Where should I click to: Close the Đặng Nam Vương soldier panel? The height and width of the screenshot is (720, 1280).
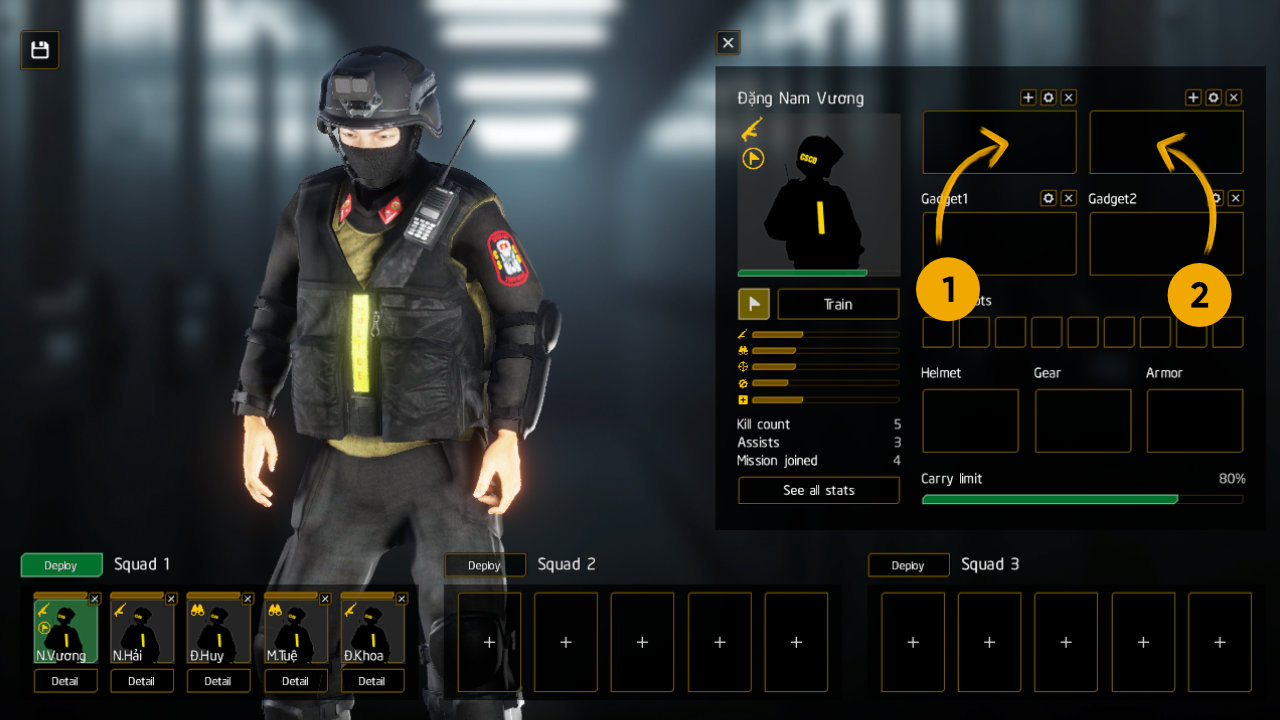coord(728,43)
